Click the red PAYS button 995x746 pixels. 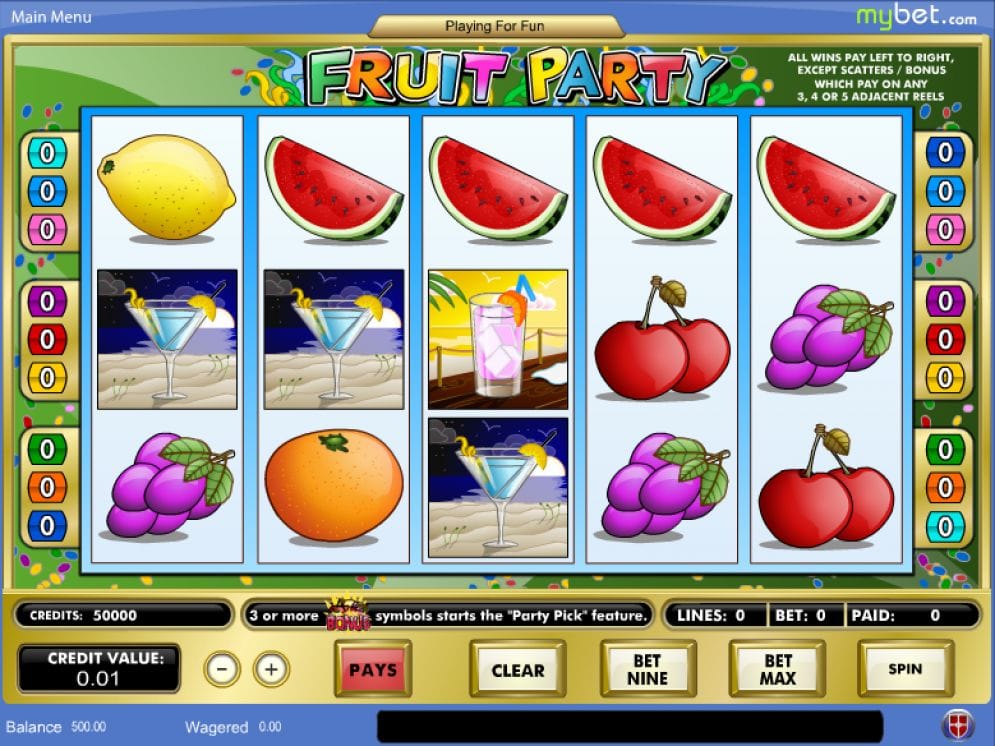373,669
